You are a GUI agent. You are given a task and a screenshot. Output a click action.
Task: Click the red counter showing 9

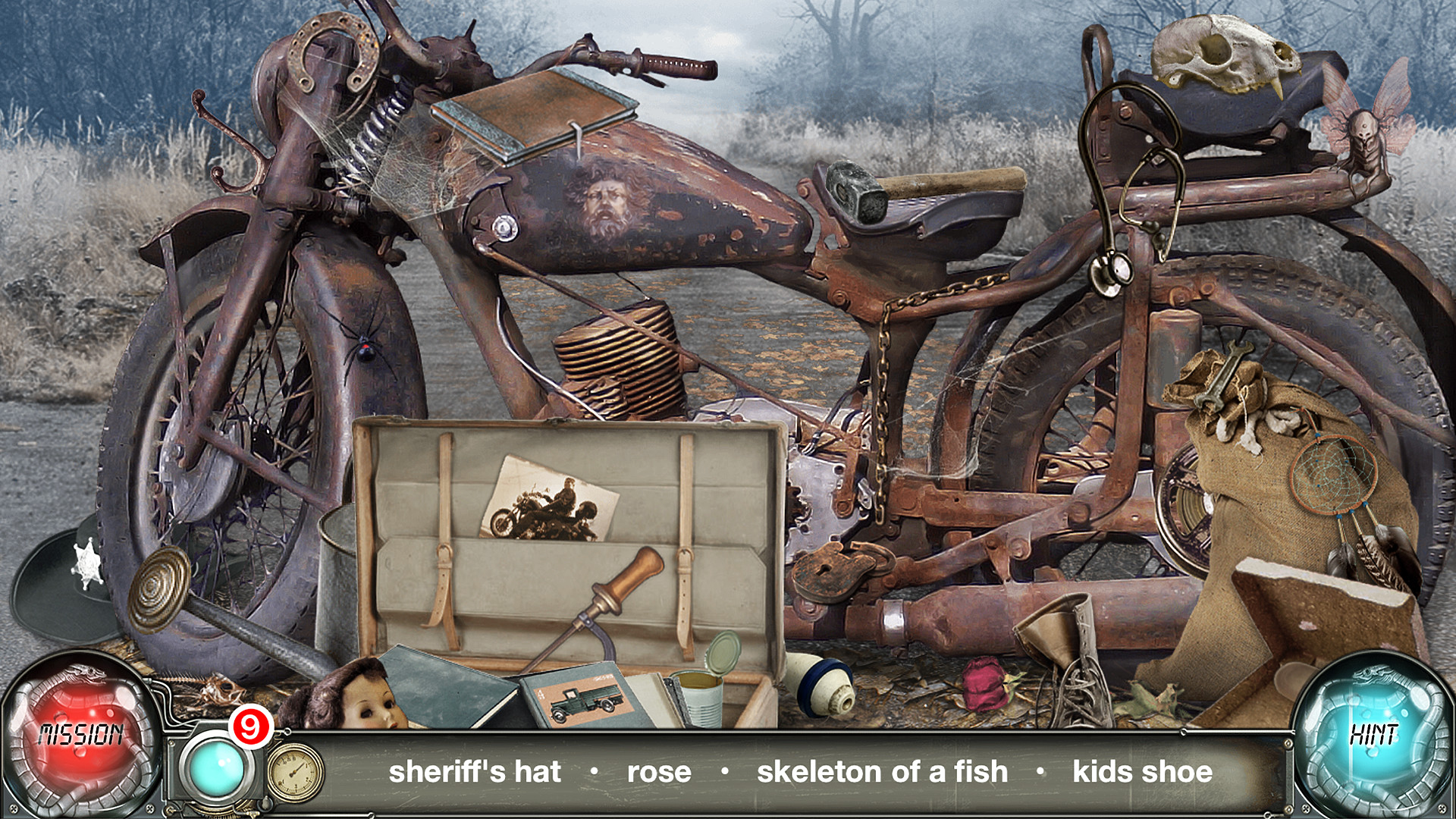[x=250, y=726]
